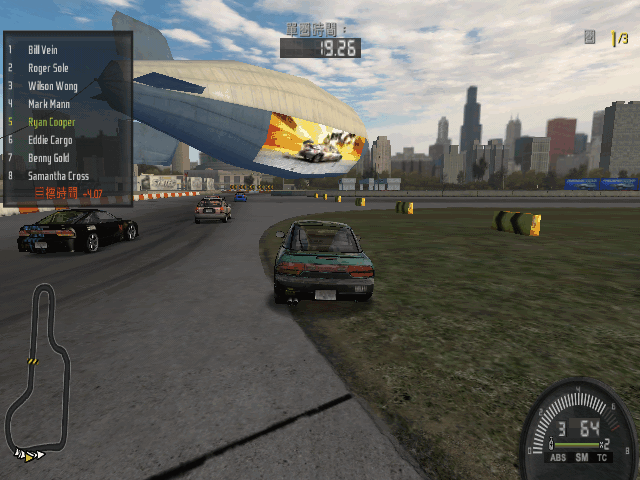Click the TC indicator on the tachometer
The height and width of the screenshot is (480, 640).
[603, 458]
